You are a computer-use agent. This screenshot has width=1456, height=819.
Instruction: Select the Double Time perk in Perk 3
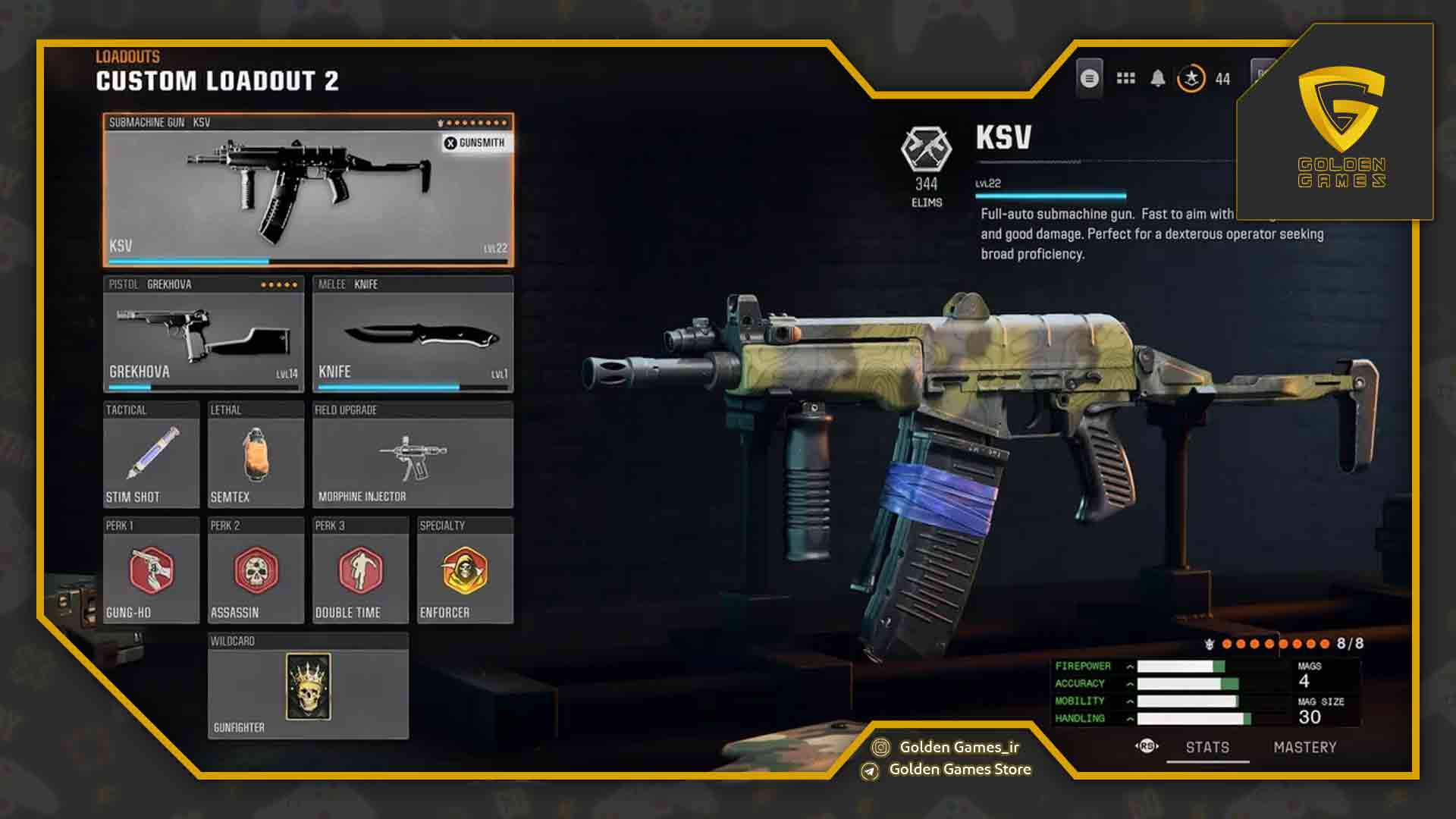click(x=359, y=573)
